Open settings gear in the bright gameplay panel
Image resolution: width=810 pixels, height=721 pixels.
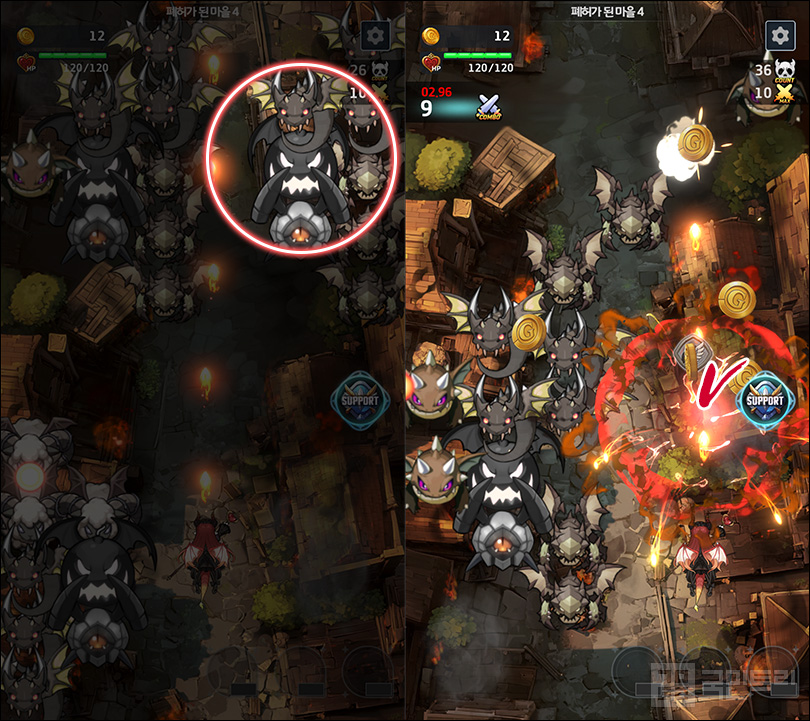pyautogui.click(x=780, y=36)
